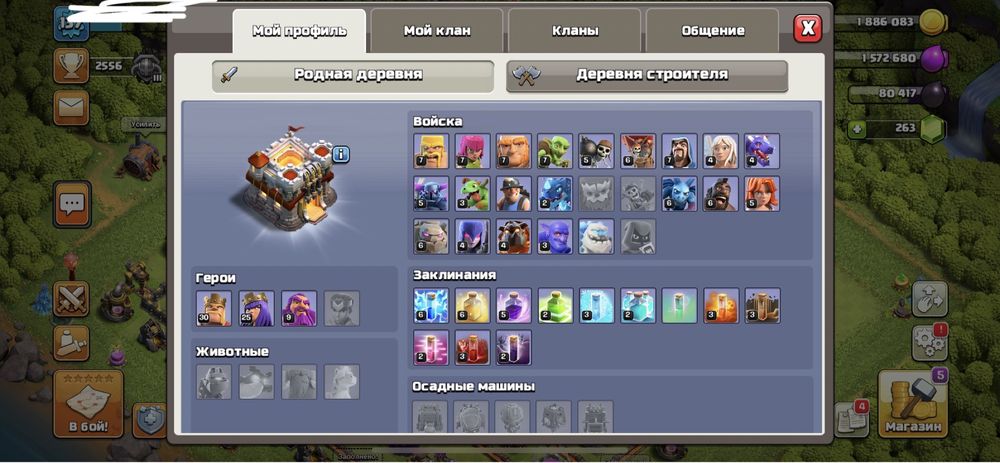Open the chat speech bubble button

click(72, 203)
